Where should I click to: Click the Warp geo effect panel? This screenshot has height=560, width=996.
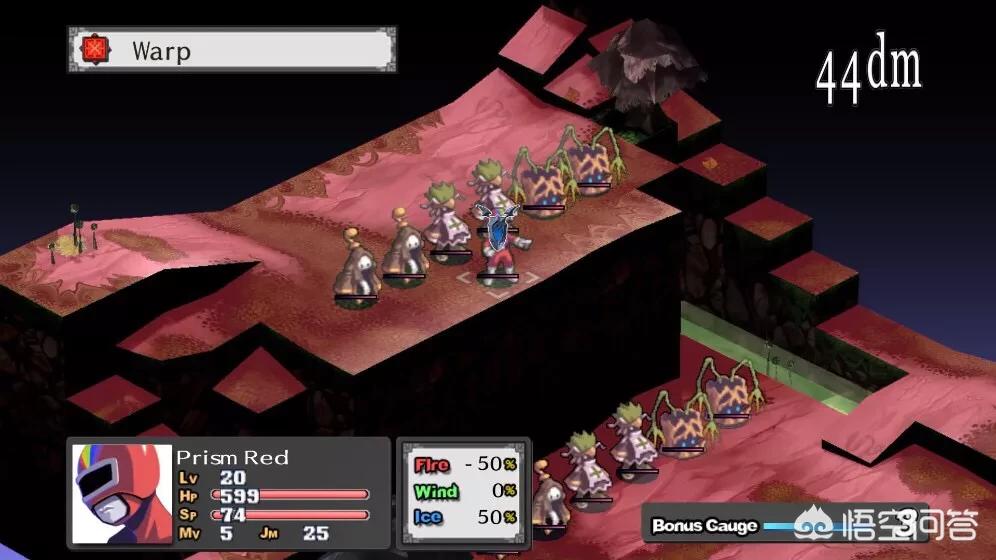click(x=232, y=50)
